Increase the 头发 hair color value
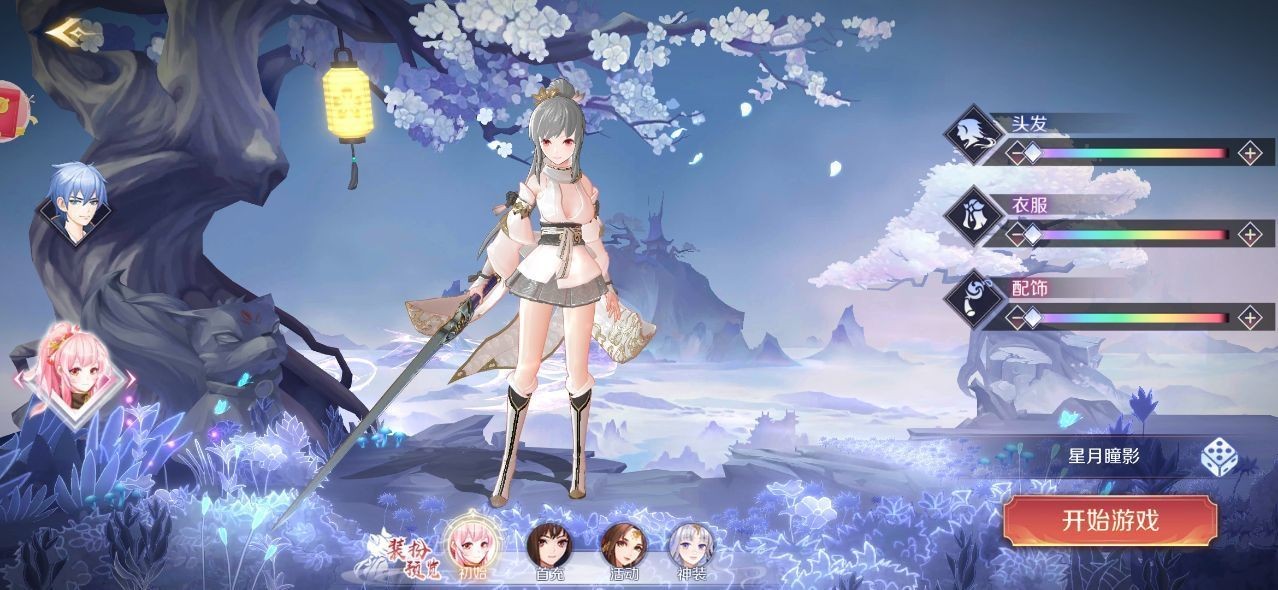 pyautogui.click(x=1250, y=153)
